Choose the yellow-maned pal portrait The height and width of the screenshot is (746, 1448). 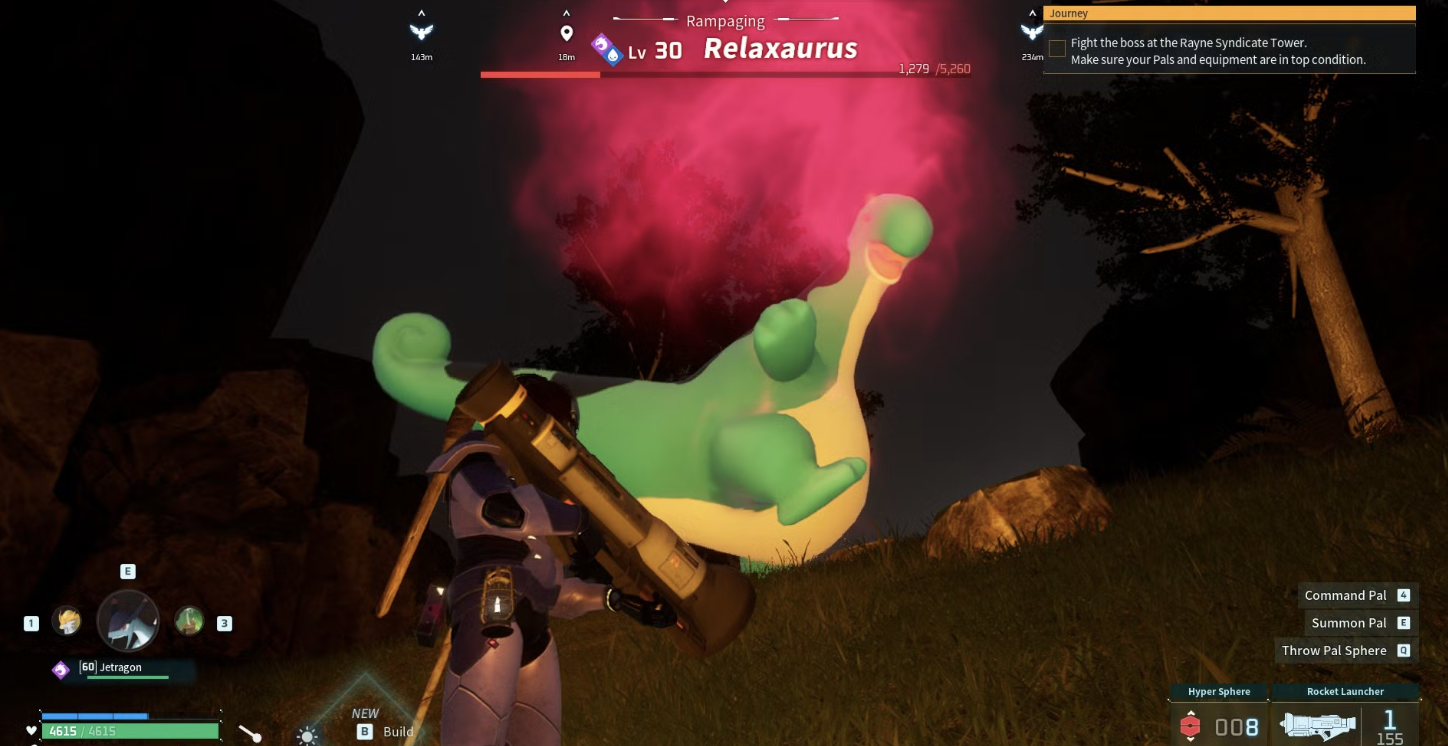click(67, 621)
